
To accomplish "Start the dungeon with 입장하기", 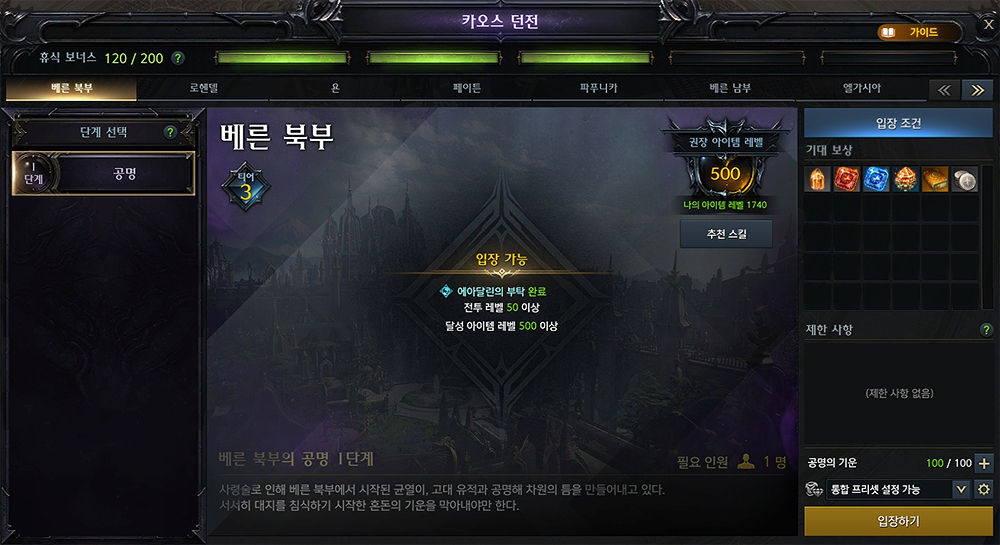I will click(x=898, y=521).
